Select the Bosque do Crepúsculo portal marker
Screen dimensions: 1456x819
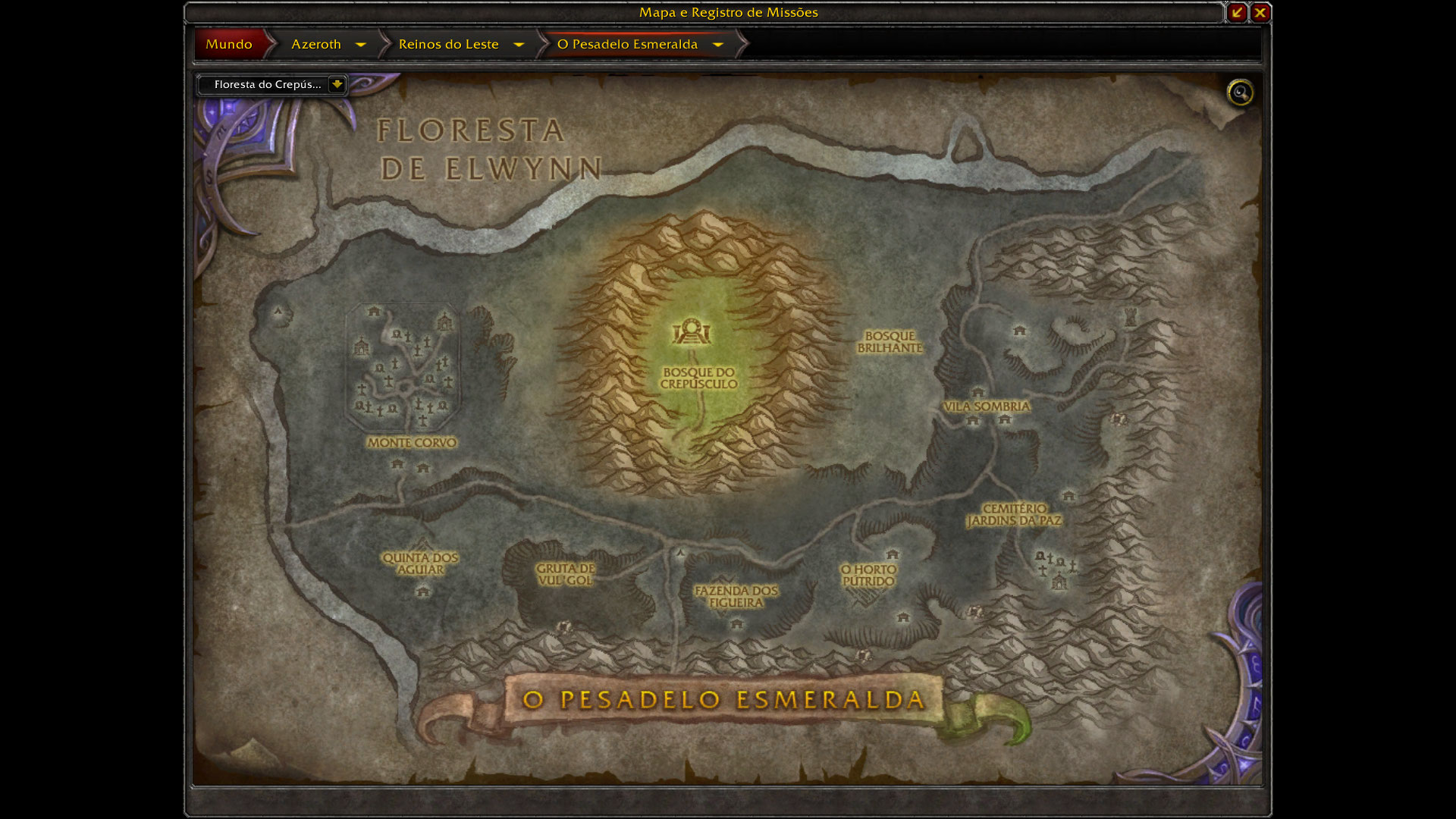coord(691,332)
